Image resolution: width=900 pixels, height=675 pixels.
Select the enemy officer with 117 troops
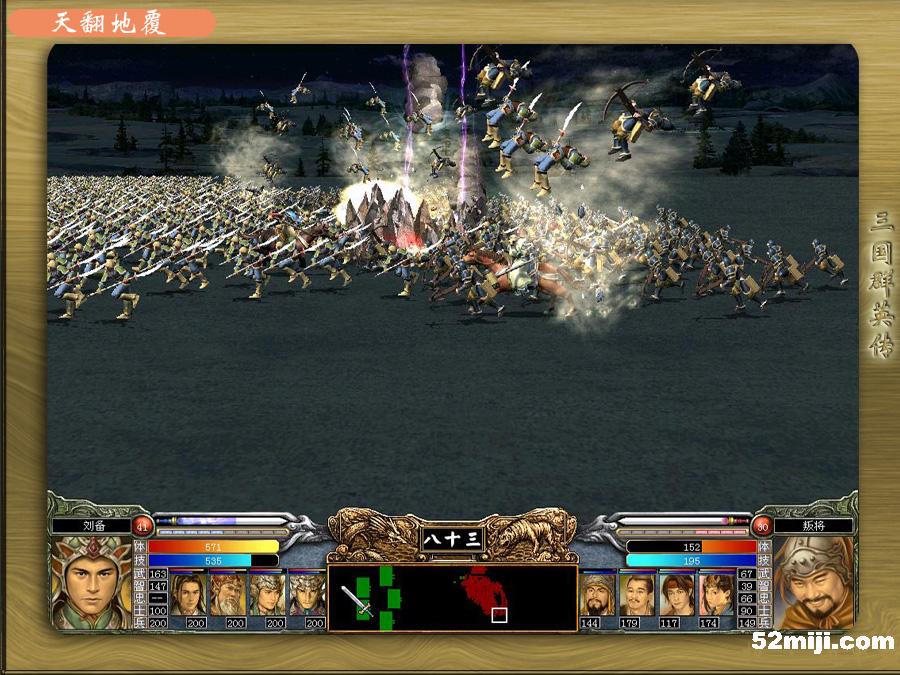coord(677,593)
